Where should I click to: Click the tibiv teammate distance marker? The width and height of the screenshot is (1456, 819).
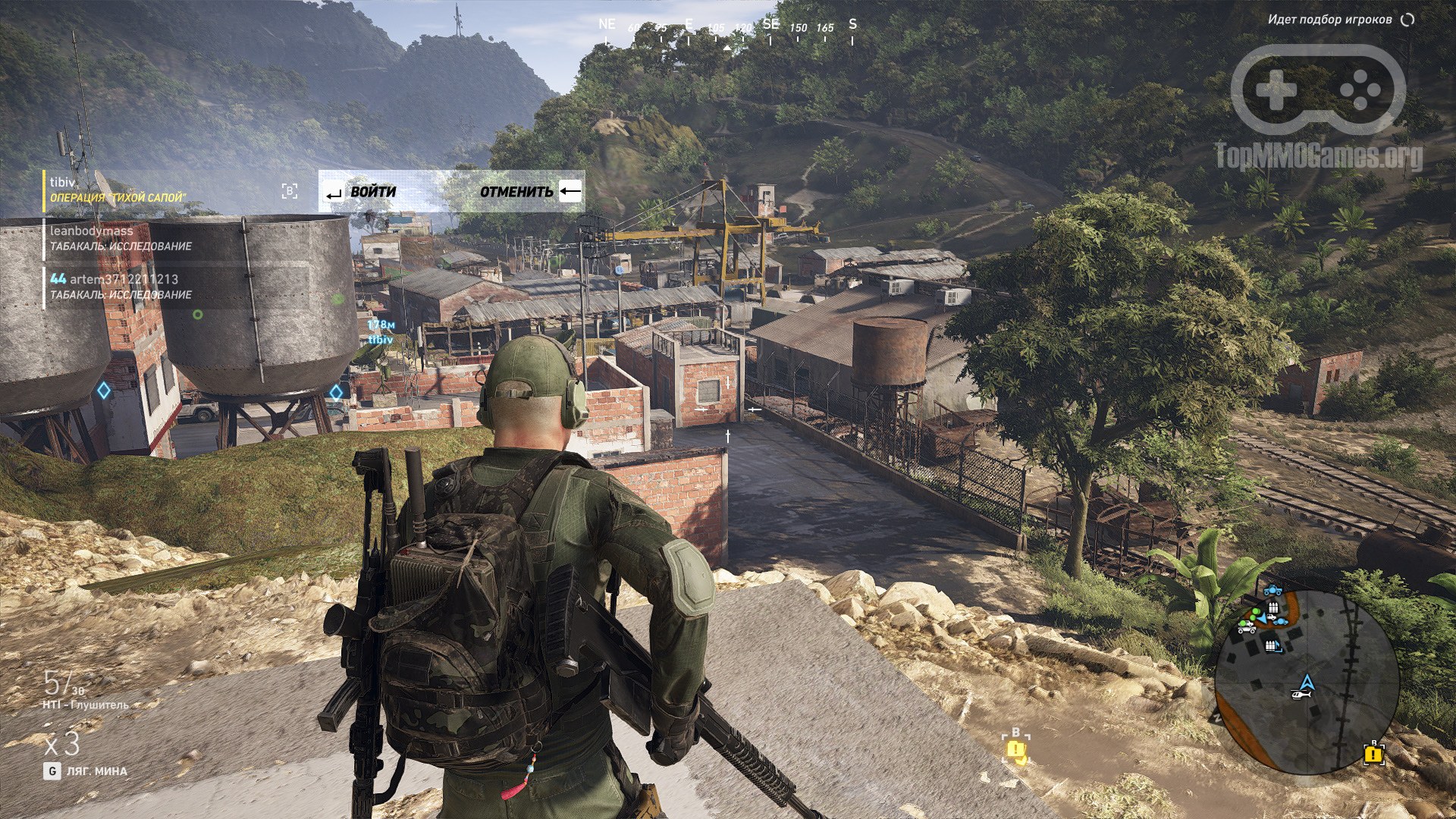point(381,332)
